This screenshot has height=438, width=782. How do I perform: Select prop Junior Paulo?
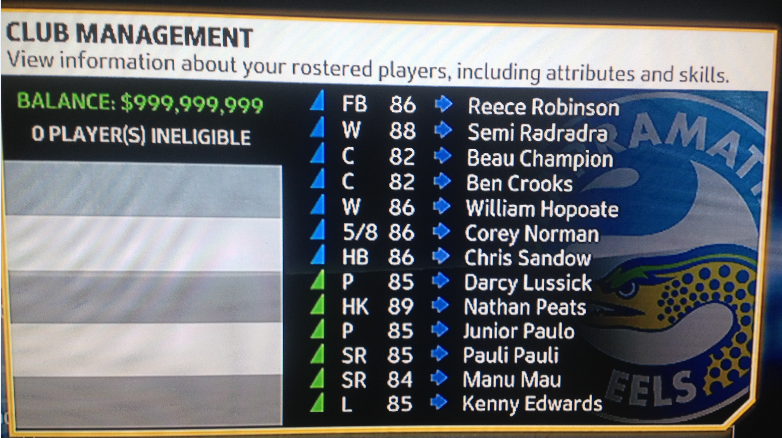click(x=519, y=331)
